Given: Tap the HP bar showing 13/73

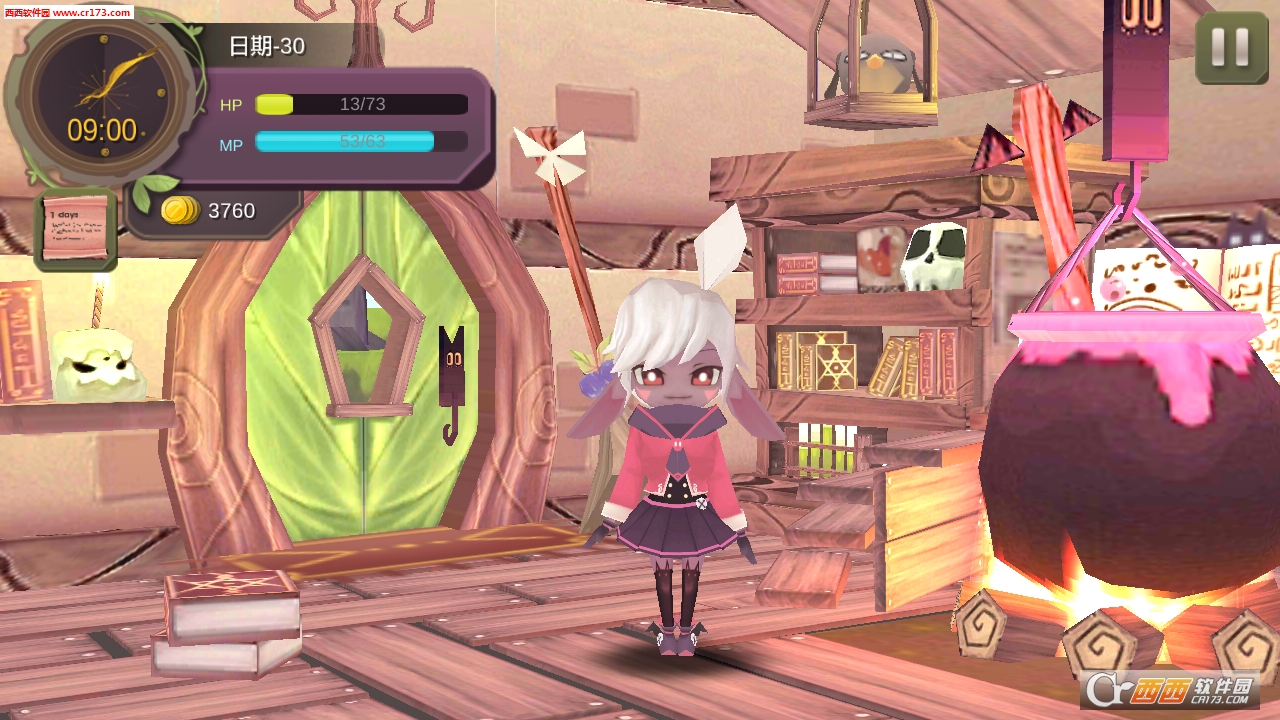Looking at the screenshot, I should (360, 104).
